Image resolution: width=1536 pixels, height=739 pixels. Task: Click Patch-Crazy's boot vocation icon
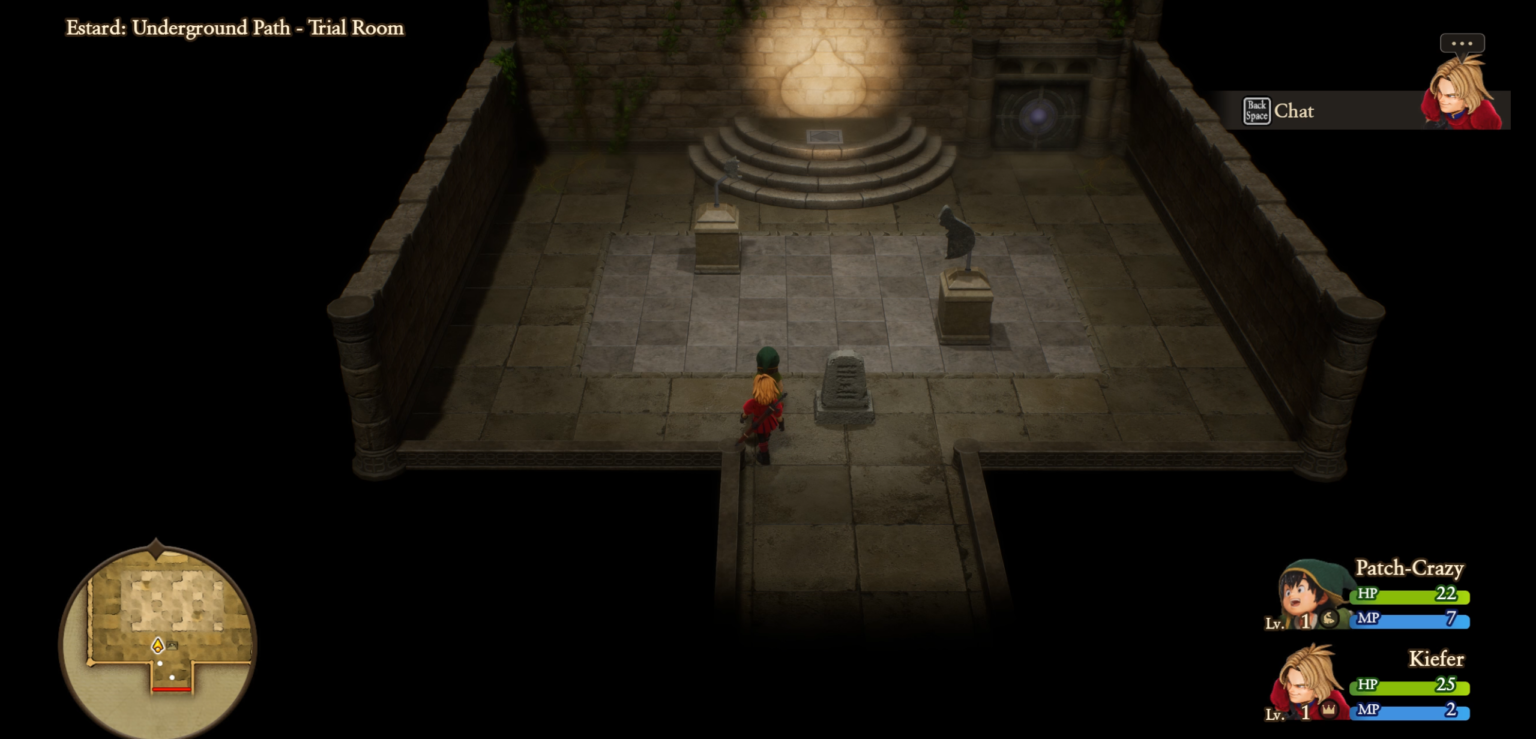coord(1329,619)
